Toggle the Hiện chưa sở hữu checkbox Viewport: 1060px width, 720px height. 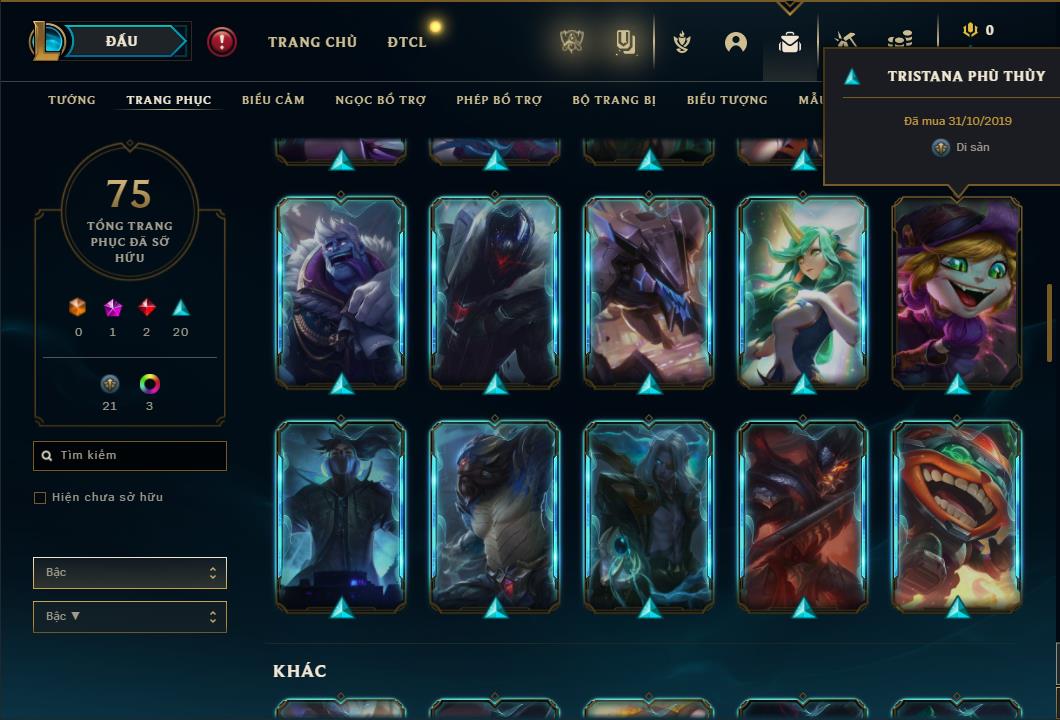click(40, 498)
